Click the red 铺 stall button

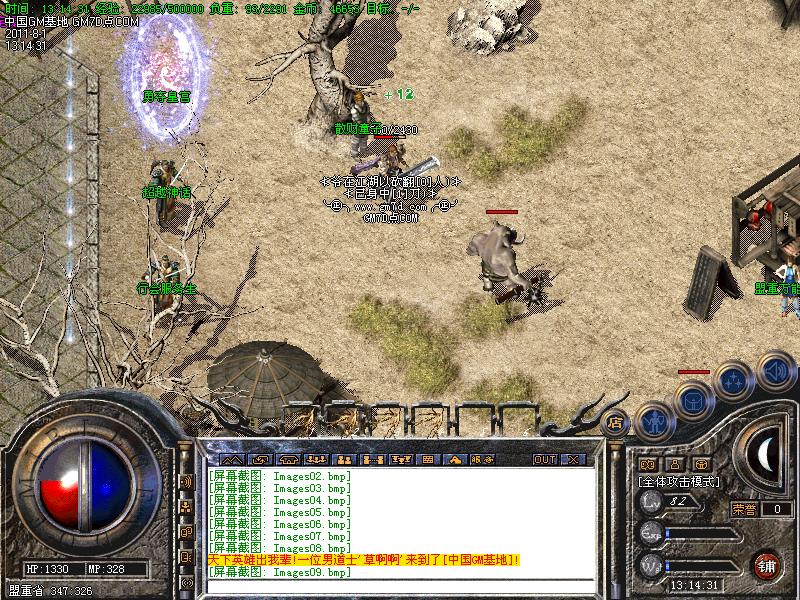[766, 563]
